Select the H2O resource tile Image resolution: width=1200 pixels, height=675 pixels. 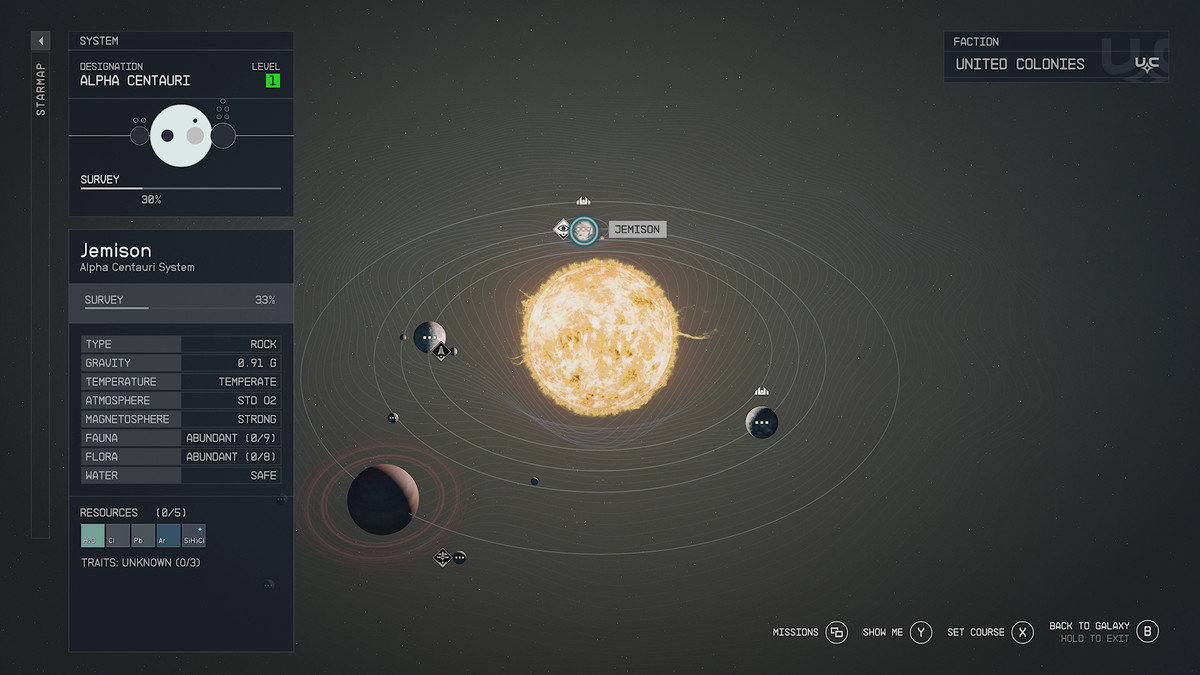pos(92,536)
